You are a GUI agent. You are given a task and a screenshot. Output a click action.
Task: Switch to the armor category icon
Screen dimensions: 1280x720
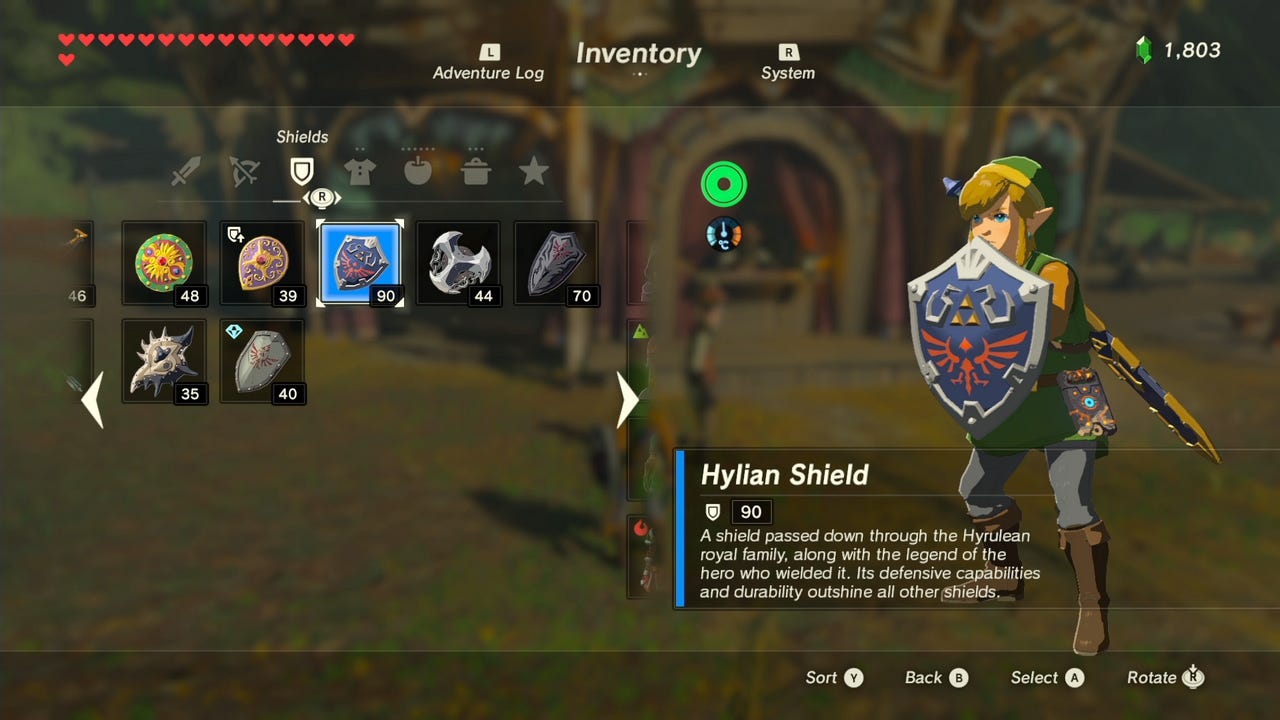(359, 170)
